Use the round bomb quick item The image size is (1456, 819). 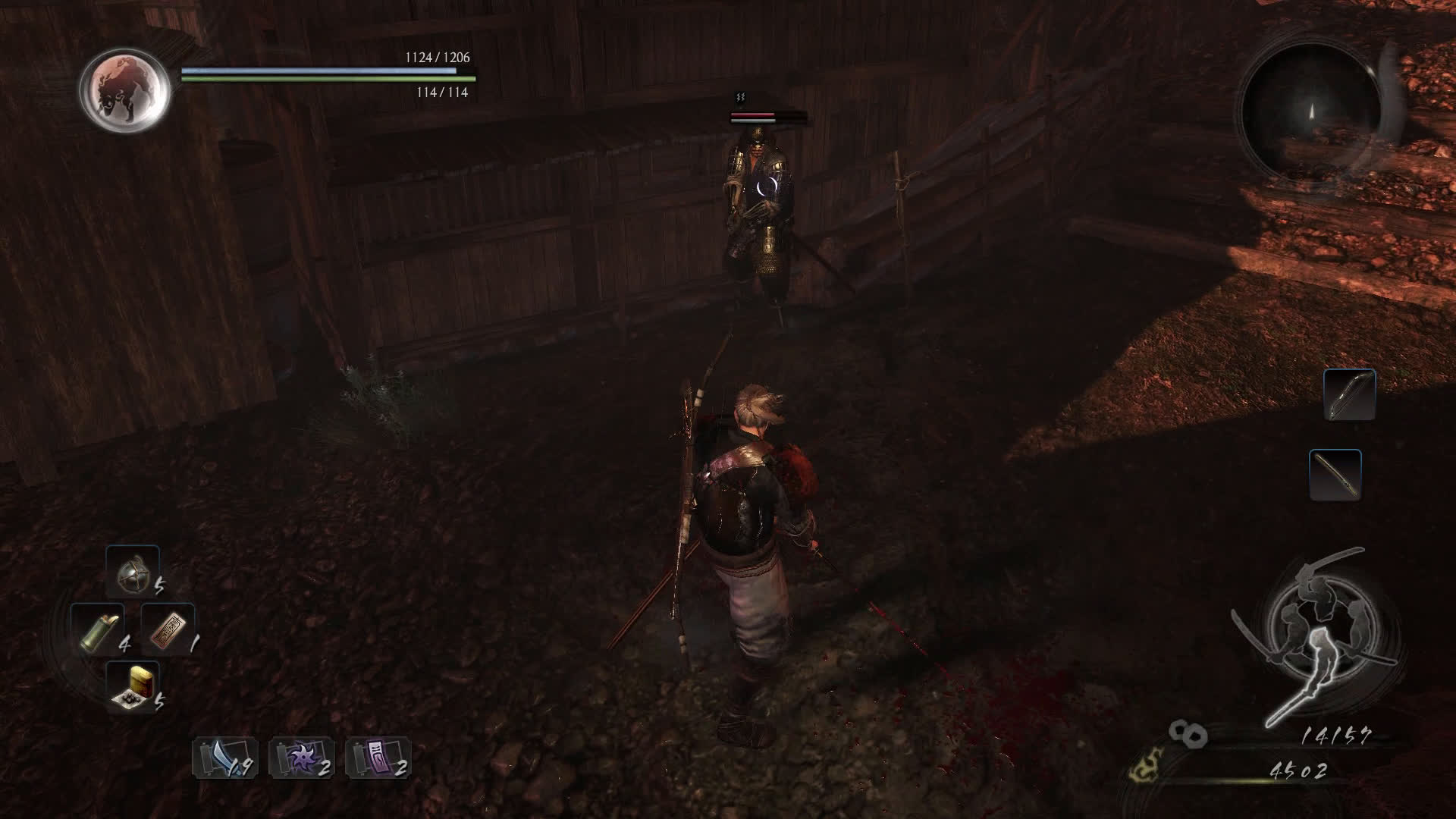click(x=132, y=573)
